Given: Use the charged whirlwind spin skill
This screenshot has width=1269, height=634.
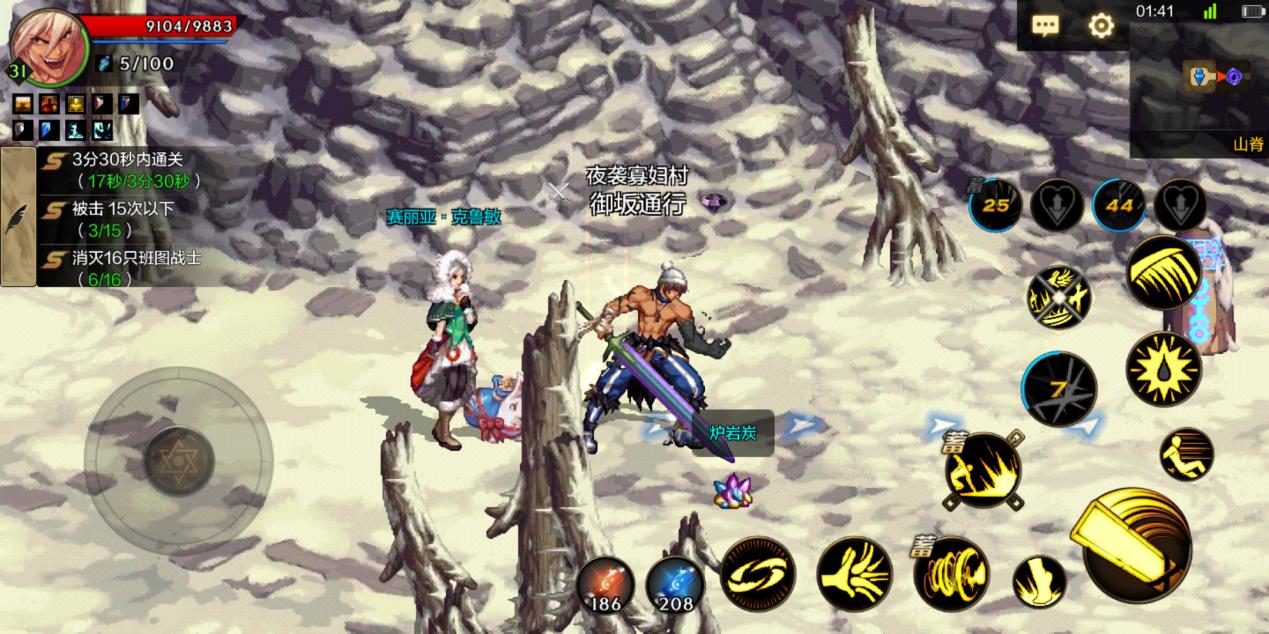Looking at the screenshot, I should tap(951, 574).
